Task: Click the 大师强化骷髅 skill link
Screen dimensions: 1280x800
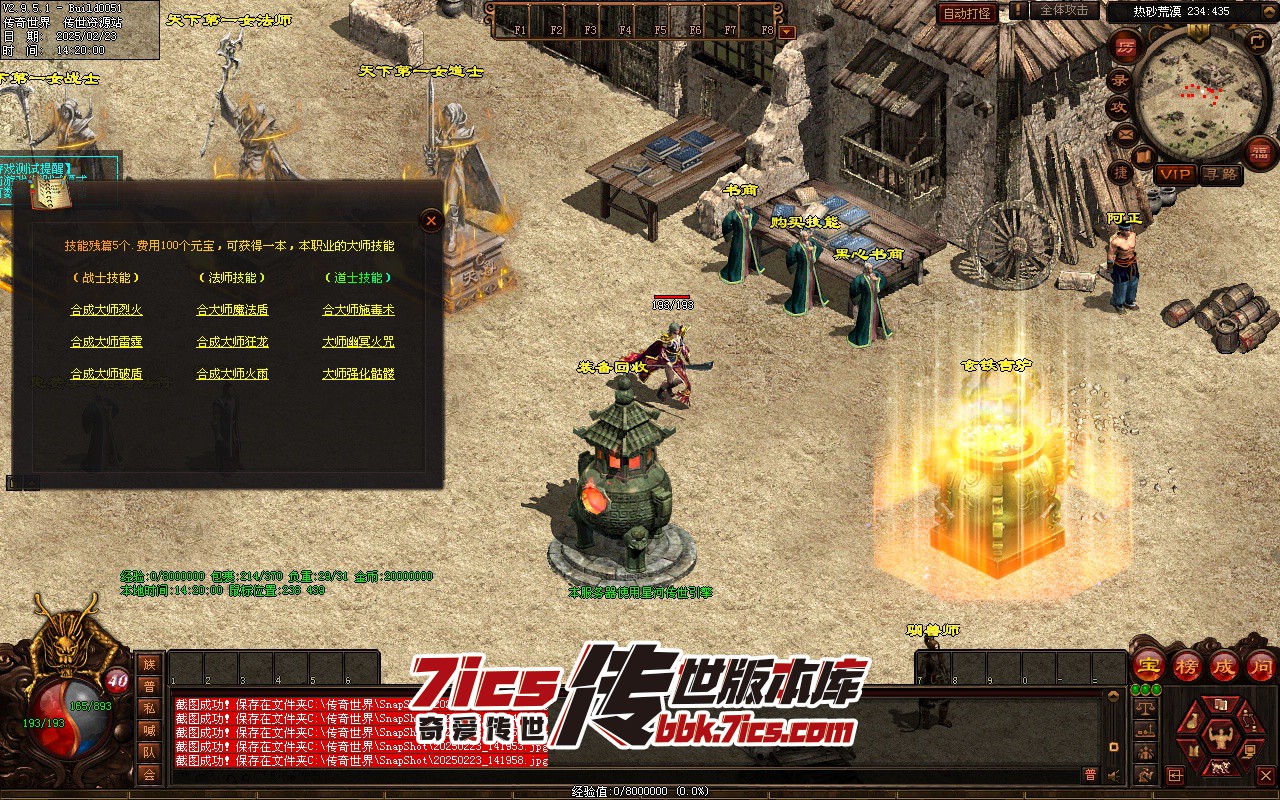Action: tap(358, 374)
